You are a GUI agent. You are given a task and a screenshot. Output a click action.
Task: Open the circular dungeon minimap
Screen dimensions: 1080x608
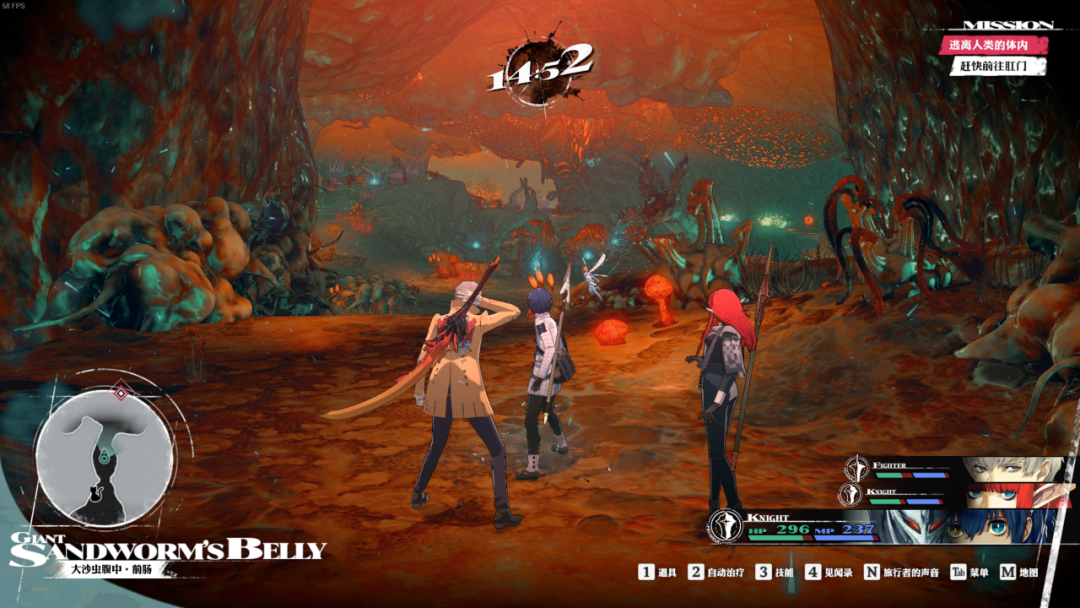105,456
